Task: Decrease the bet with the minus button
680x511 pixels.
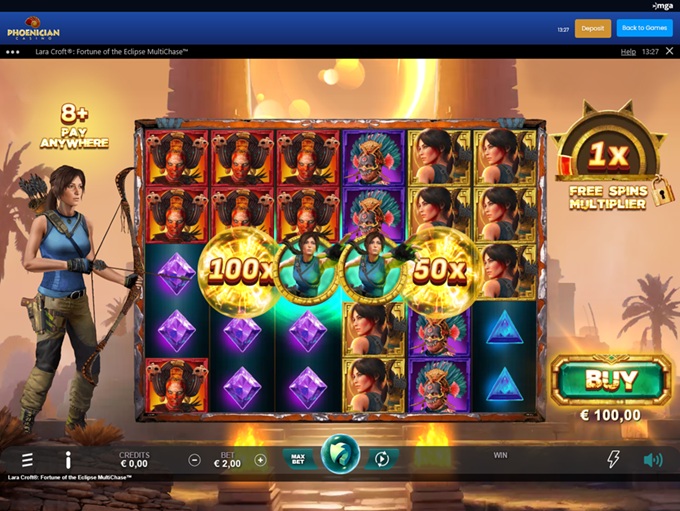Action: tap(195, 460)
